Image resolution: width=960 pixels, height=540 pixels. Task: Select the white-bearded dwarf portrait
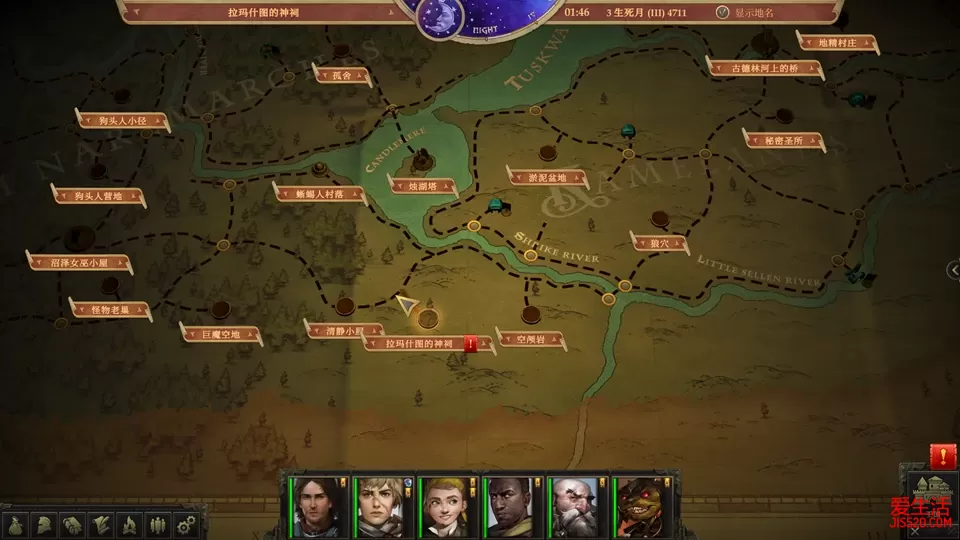571,506
